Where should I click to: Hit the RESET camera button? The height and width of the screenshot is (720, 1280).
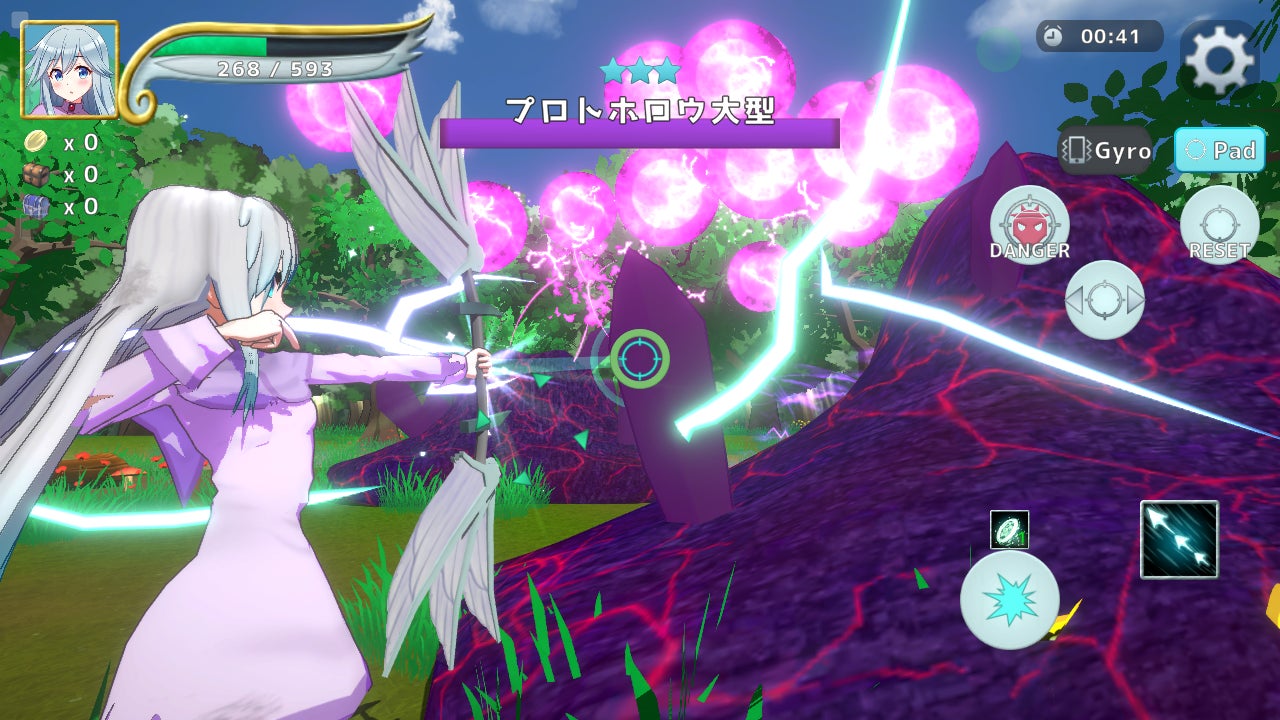pyautogui.click(x=1219, y=225)
